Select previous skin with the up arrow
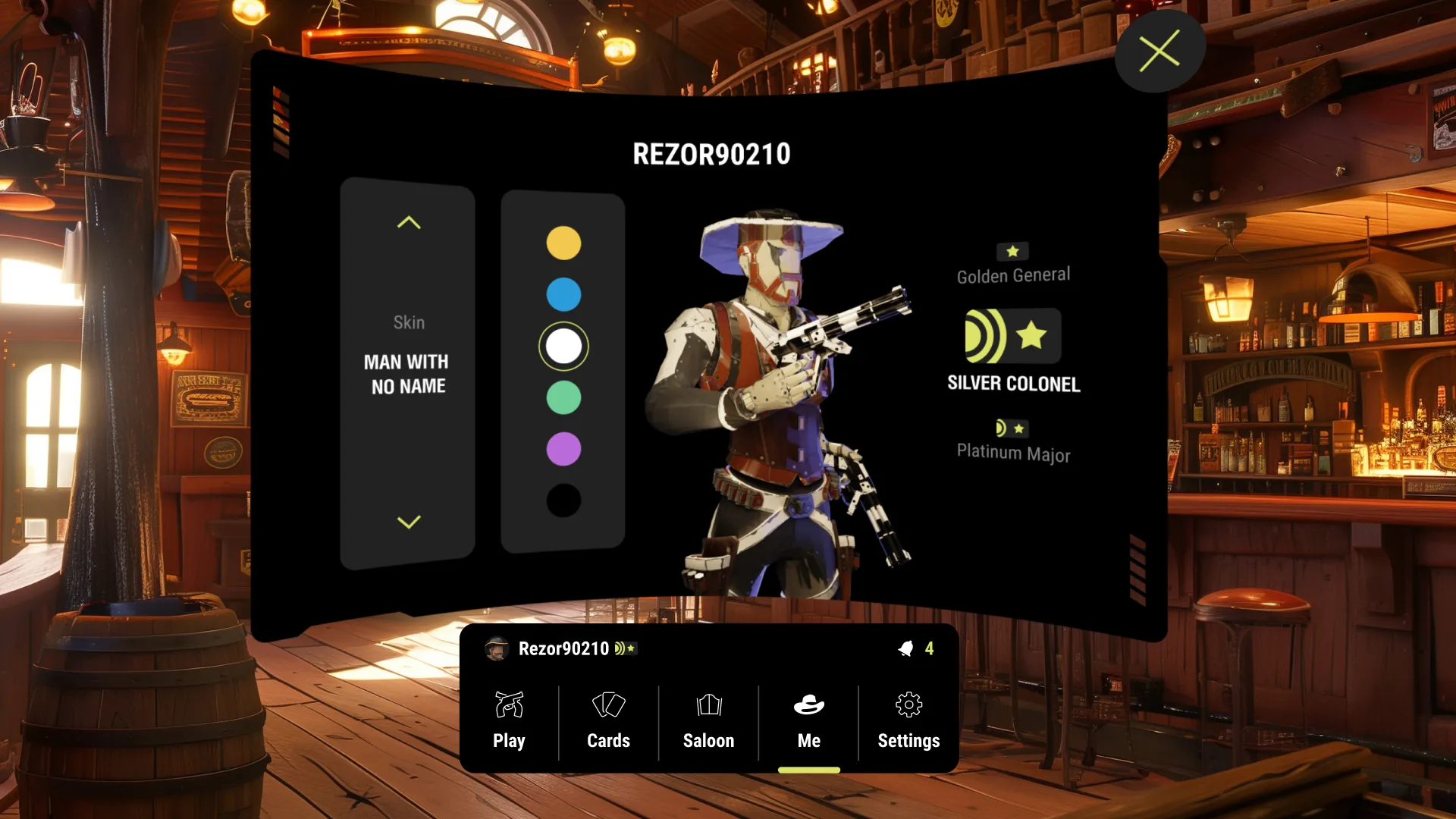This screenshot has width=1456, height=819. (x=409, y=223)
